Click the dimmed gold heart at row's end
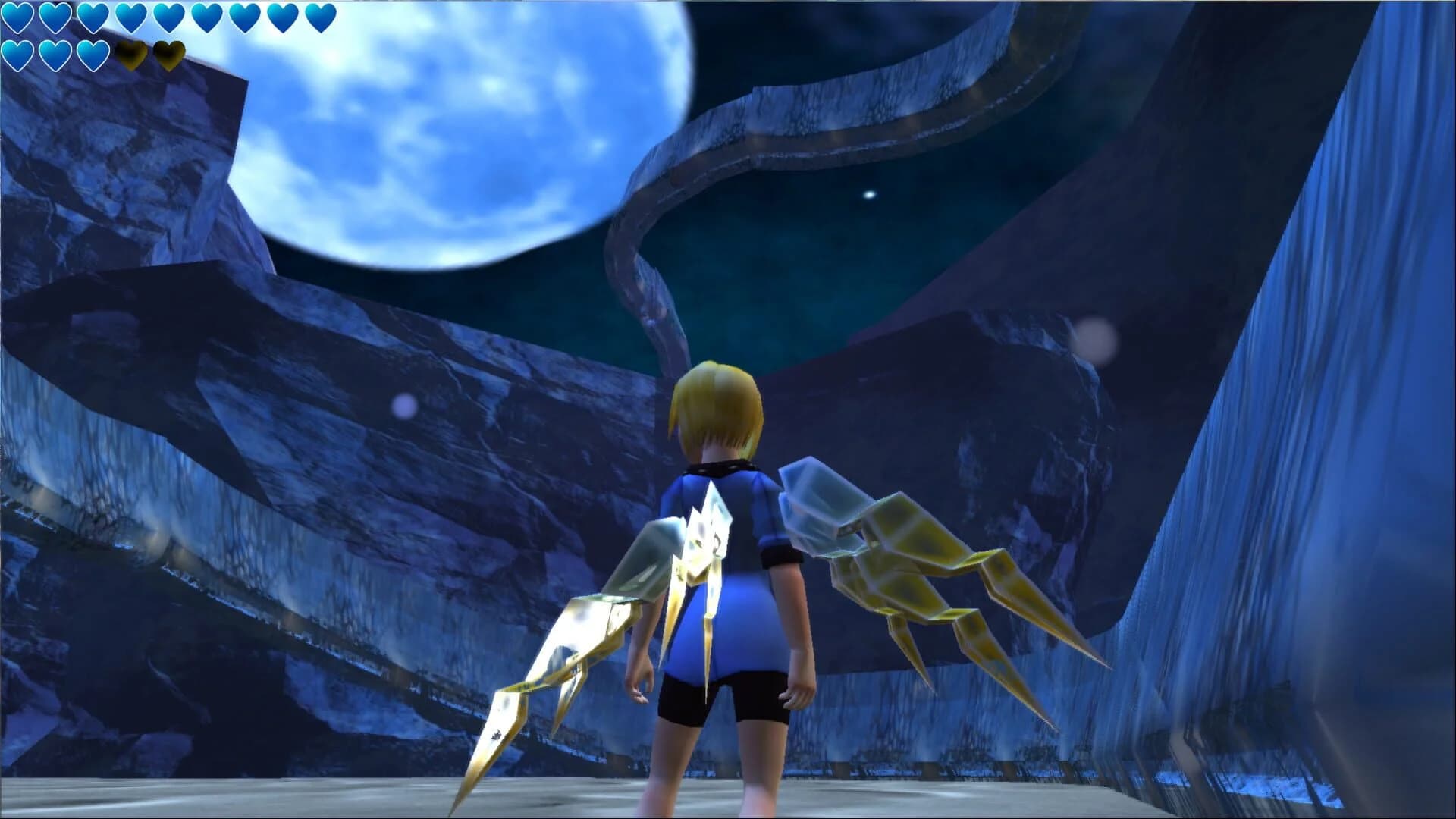1456x819 pixels. click(170, 55)
